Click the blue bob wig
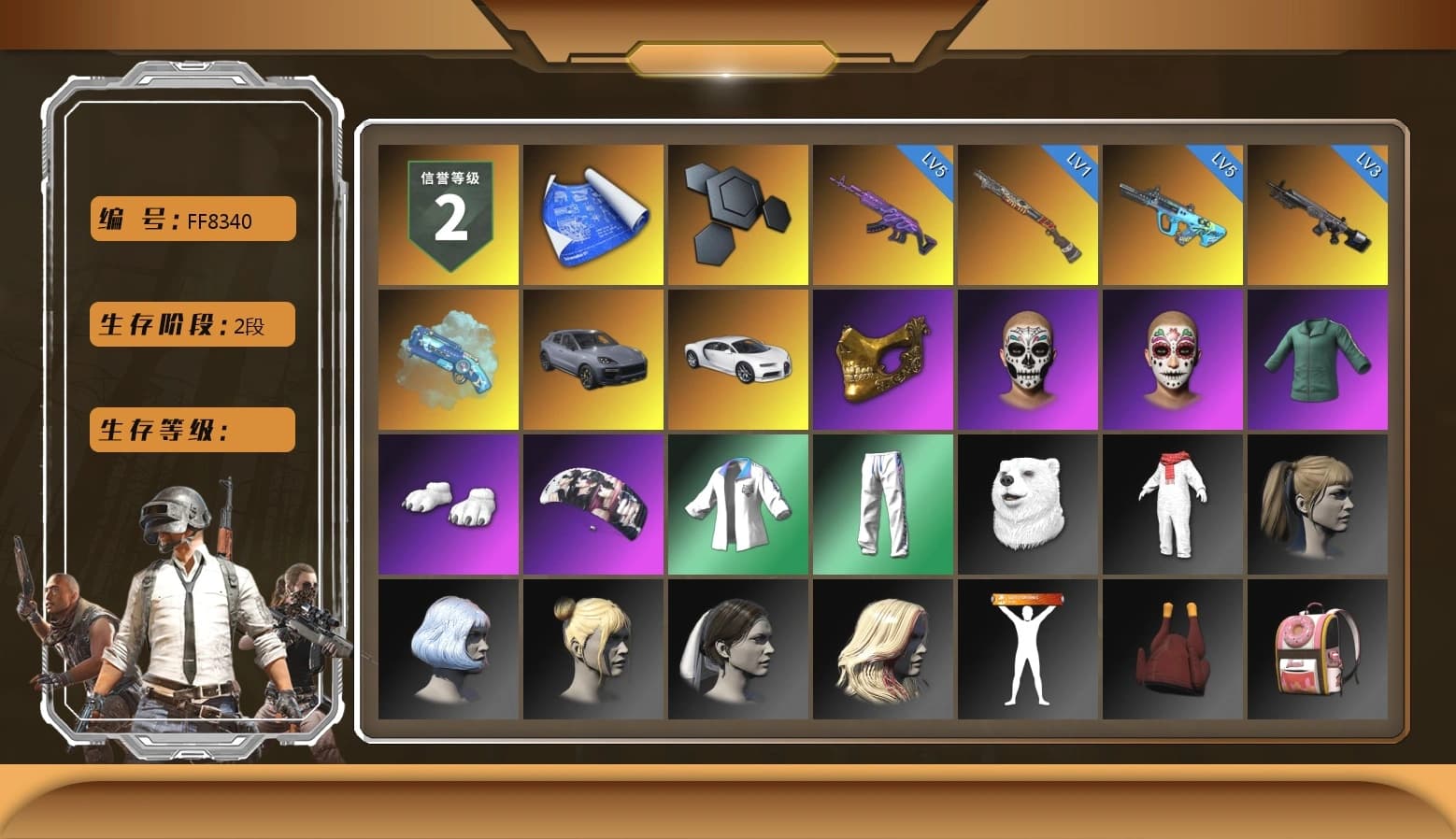 pos(447,649)
